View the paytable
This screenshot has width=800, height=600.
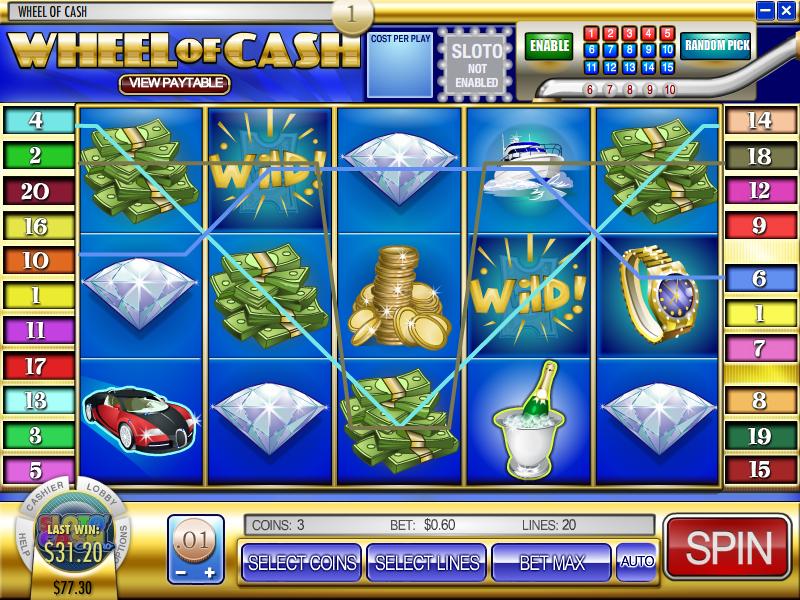coord(175,84)
